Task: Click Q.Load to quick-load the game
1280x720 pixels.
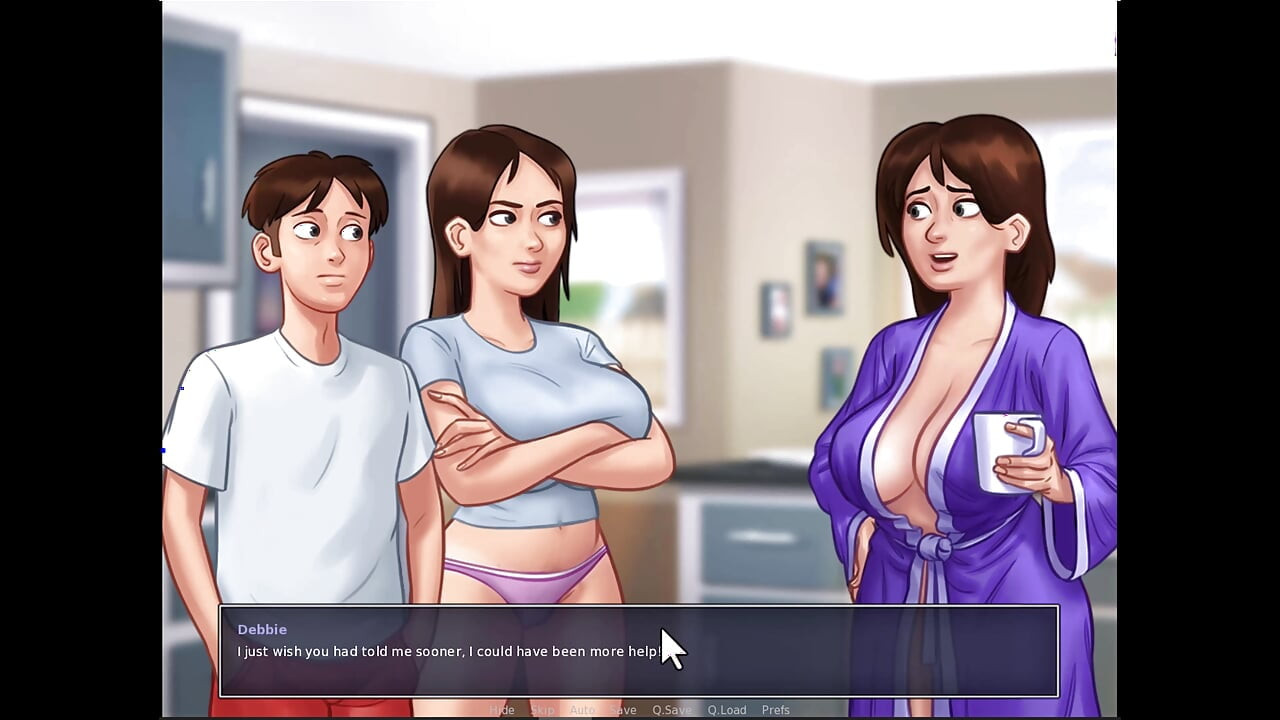Action: 726,709
